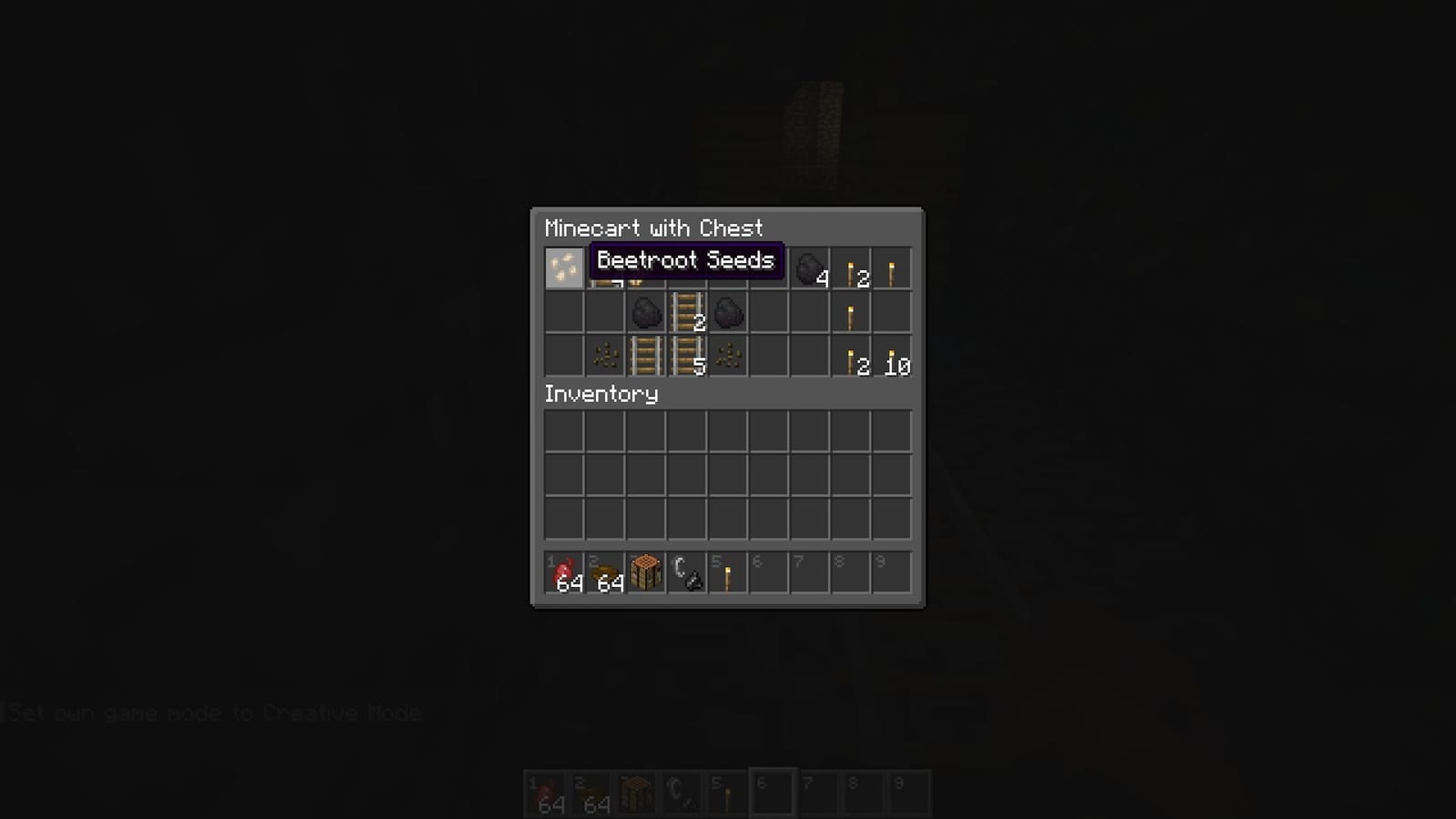Pick up the flint and steel in hotbar slot 4

point(686,571)
